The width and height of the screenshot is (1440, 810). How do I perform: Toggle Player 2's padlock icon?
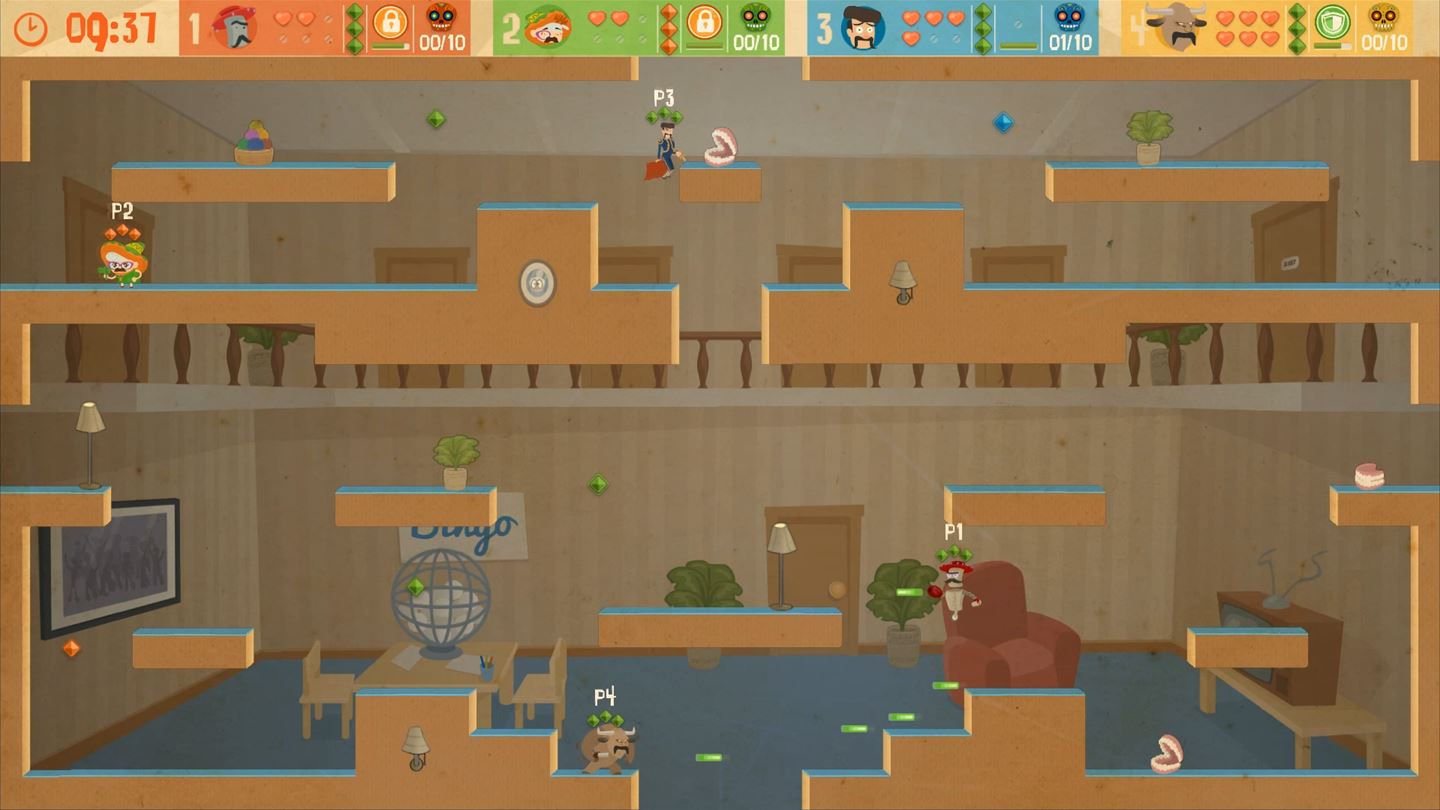705,19
